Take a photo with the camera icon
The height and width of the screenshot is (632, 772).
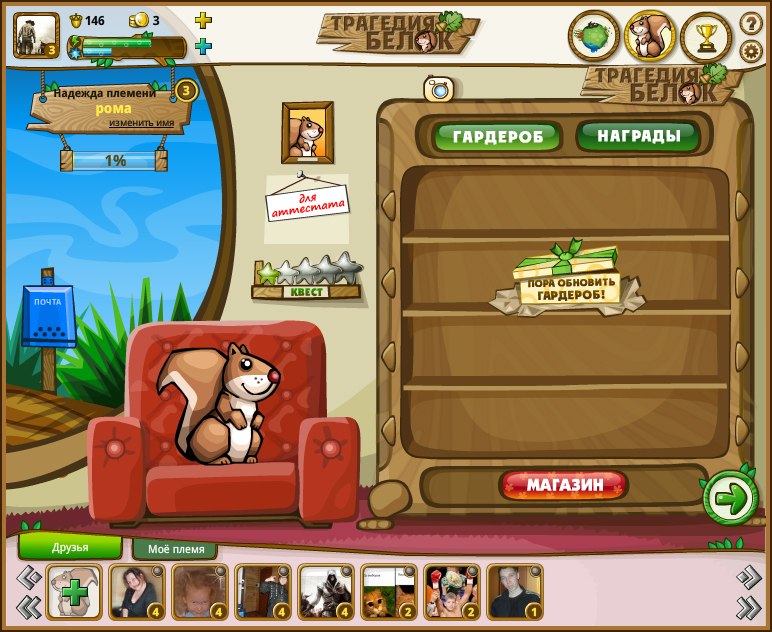pyautogui.click(x=439, y=89)
